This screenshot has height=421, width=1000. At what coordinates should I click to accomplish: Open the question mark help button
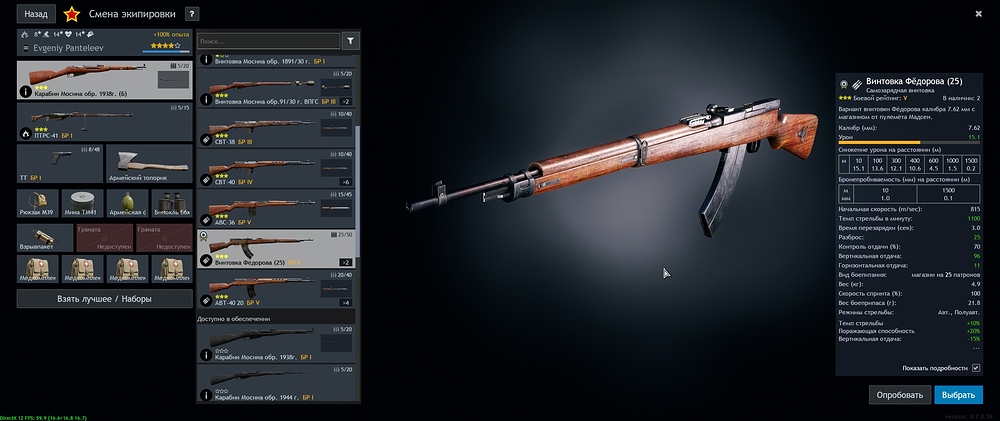pyautogui.click(x=192, y=14)
